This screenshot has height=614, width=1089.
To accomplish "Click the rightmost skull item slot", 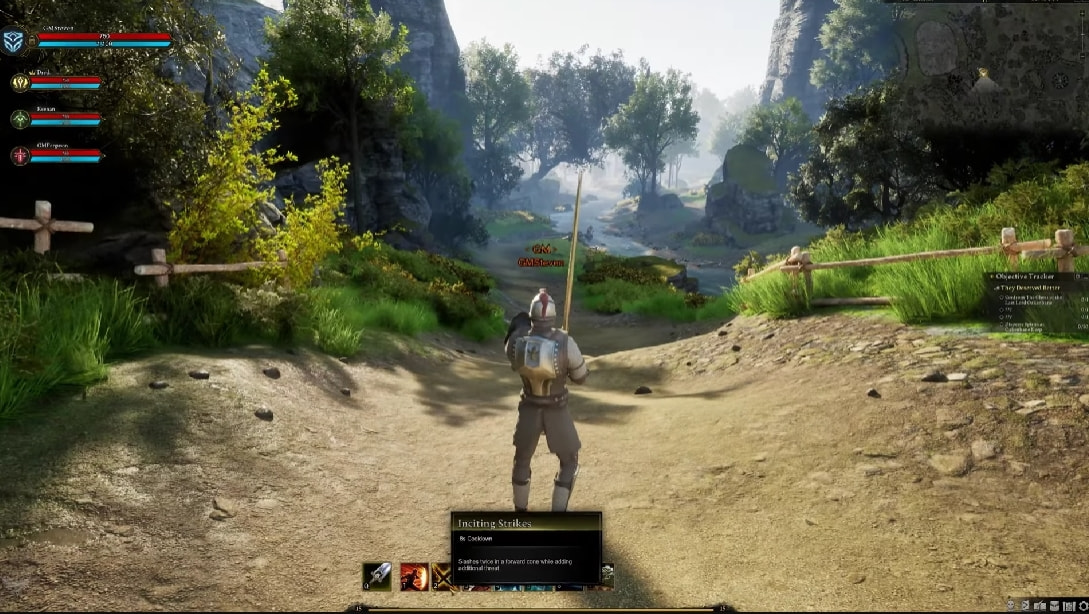I will [x=607, y=574].
